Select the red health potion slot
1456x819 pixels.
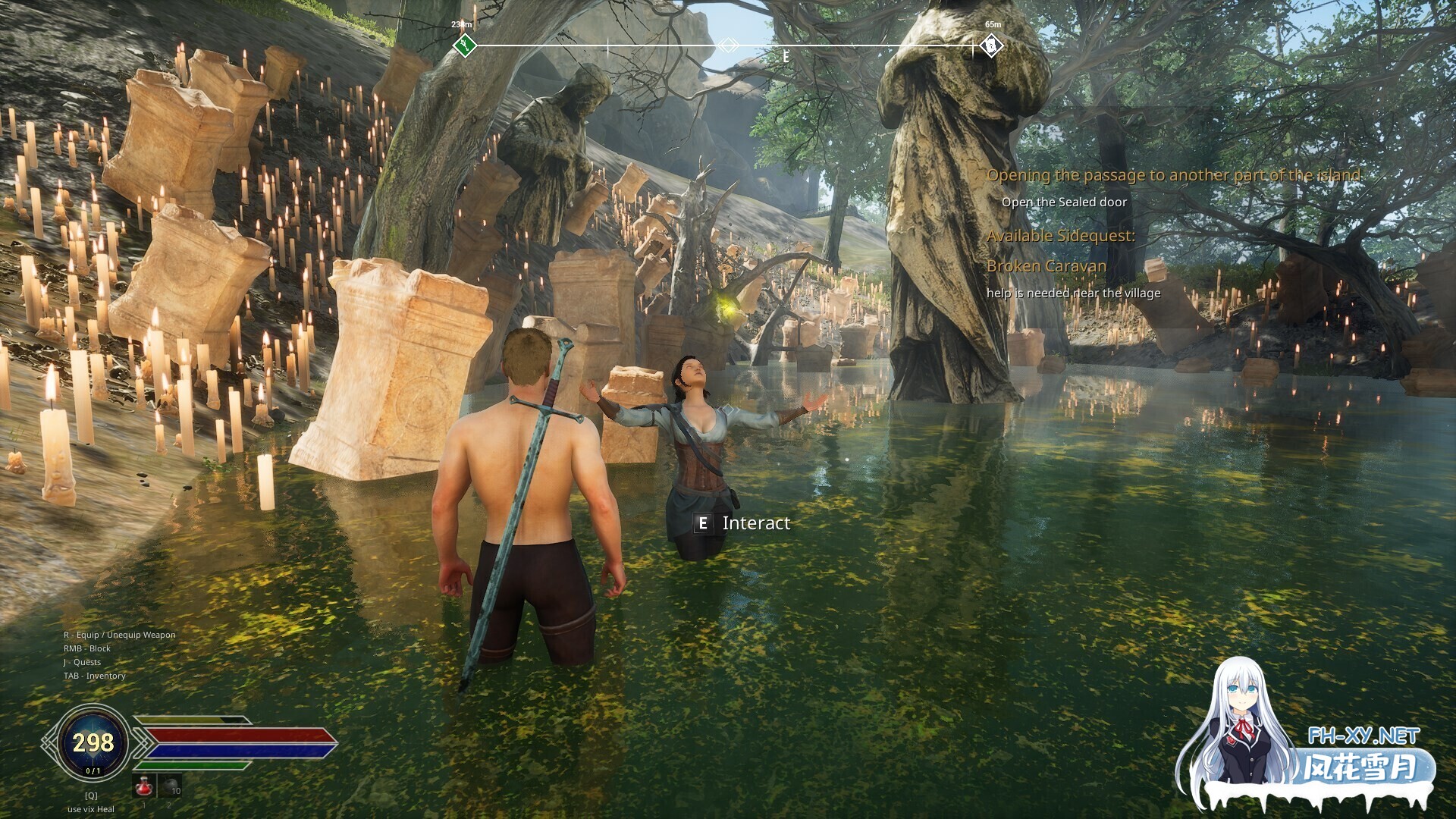pos(144,786)
